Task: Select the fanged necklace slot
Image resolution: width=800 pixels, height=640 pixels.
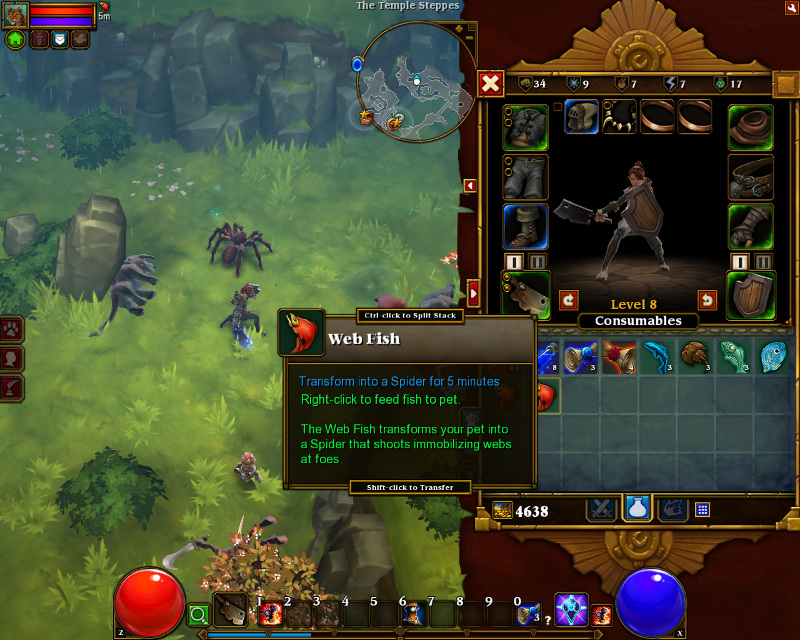Action: (619, 116)
